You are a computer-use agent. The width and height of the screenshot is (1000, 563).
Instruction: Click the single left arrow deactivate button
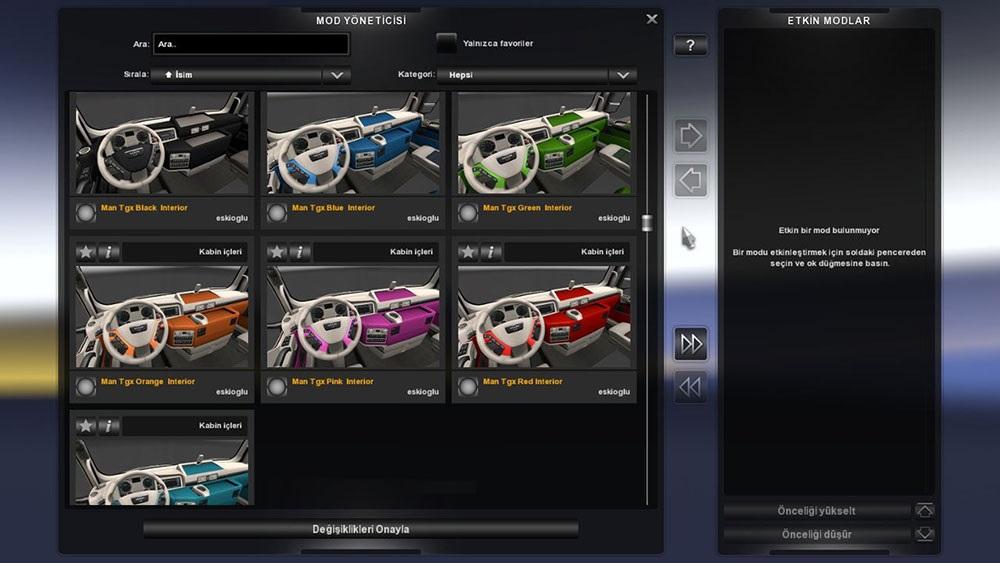690,181
